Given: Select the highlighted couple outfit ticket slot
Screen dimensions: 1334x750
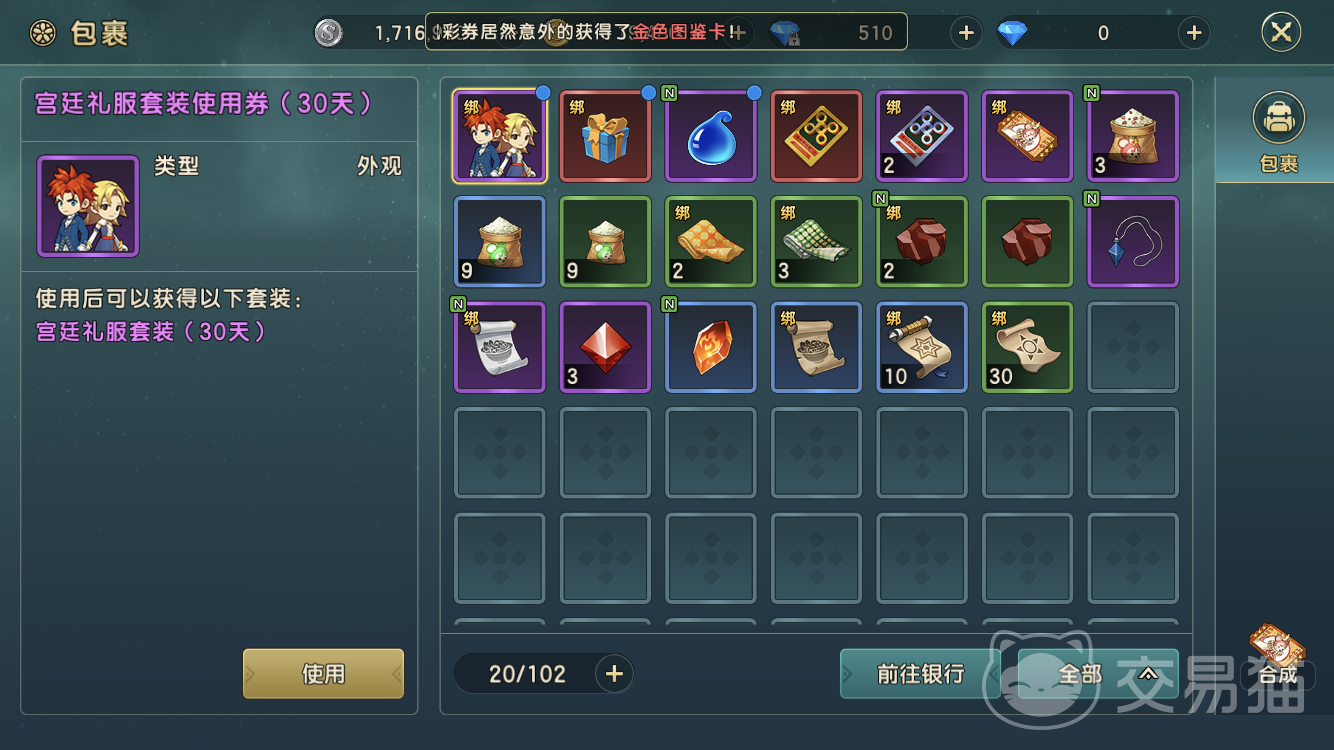Looking at the screenshot, I should pos(499,136).
